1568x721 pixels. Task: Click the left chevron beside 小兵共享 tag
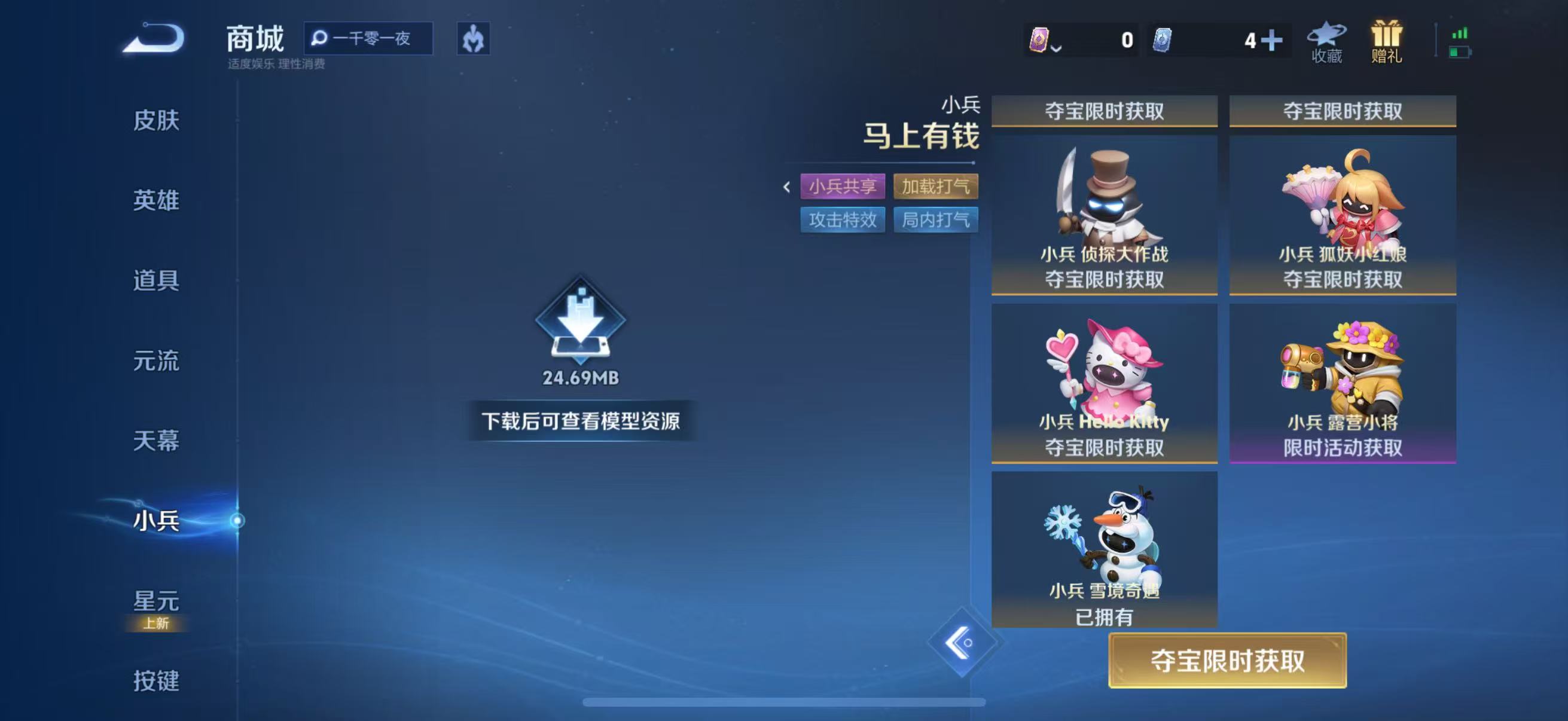click(x=786, y=187)
